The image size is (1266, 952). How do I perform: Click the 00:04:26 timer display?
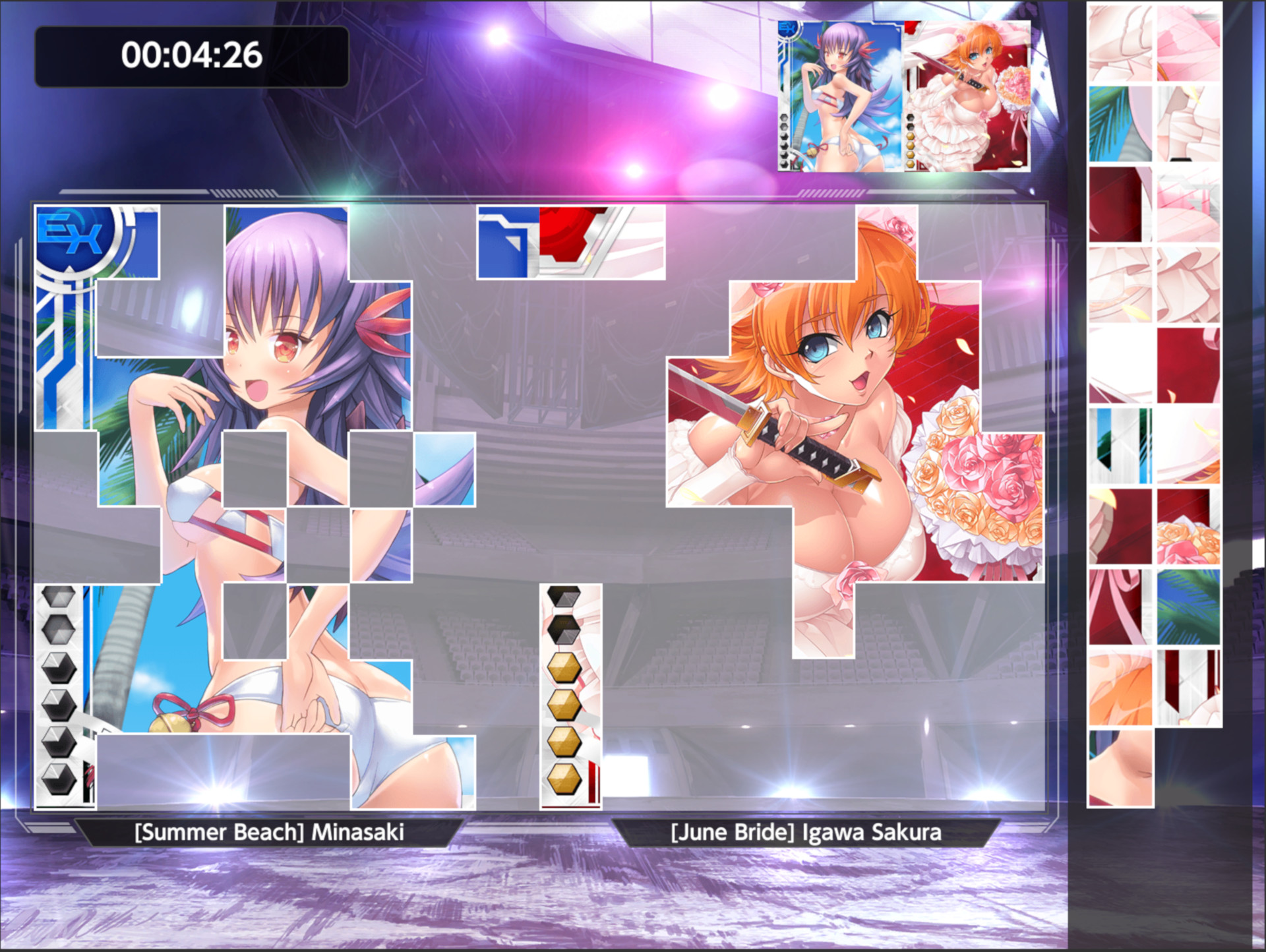[x=191, y=56]
